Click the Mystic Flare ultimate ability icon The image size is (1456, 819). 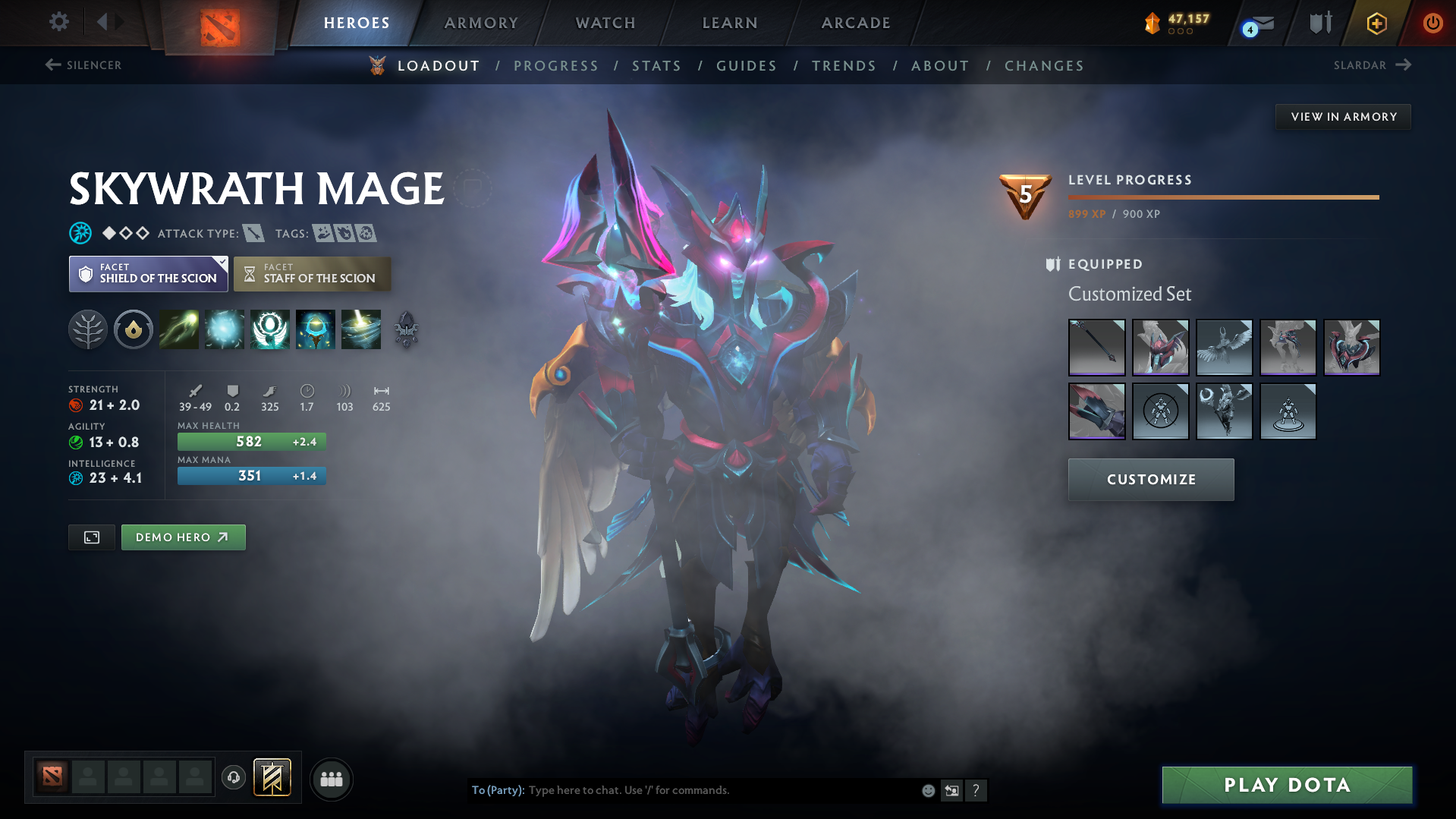coord(360,329)
